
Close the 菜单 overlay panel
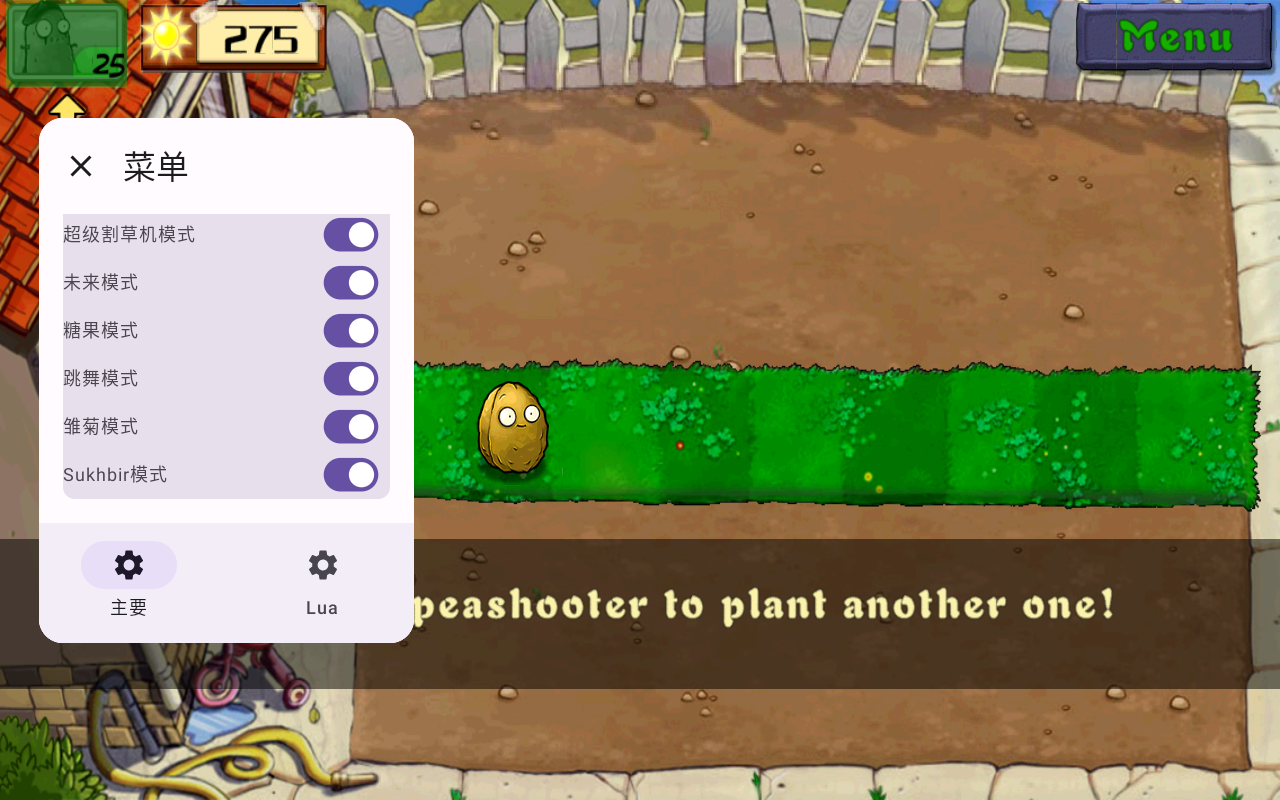81,166
